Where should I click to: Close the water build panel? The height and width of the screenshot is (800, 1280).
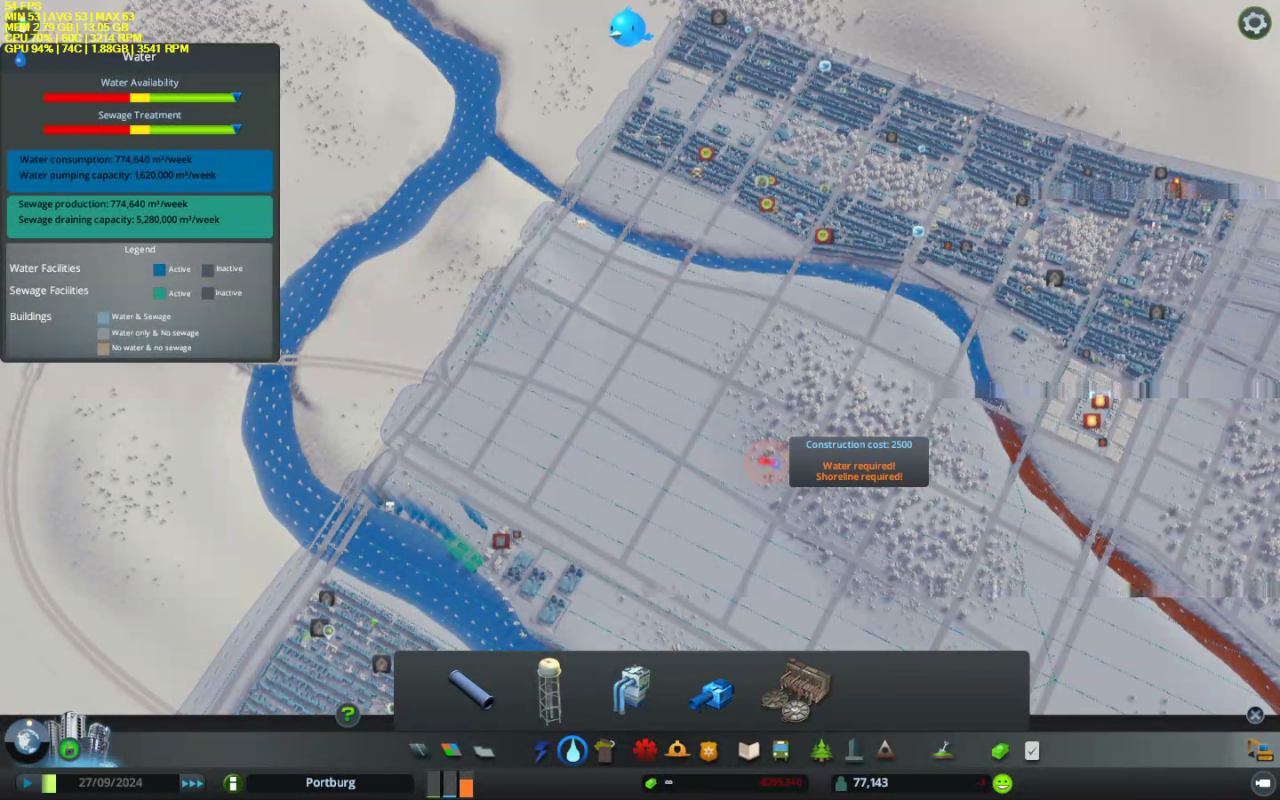tap(1255, 715)
